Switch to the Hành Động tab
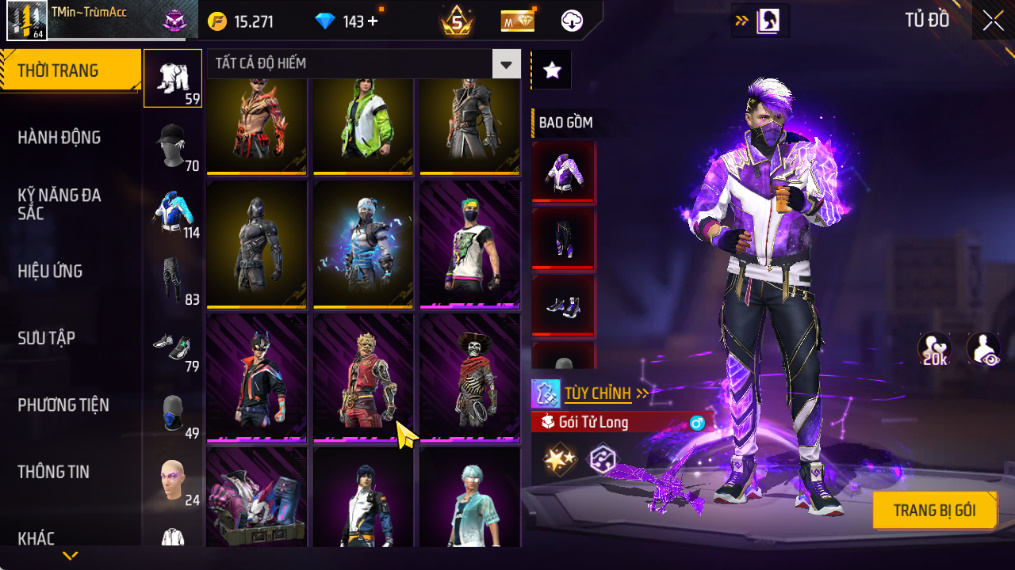 [60, 138]
